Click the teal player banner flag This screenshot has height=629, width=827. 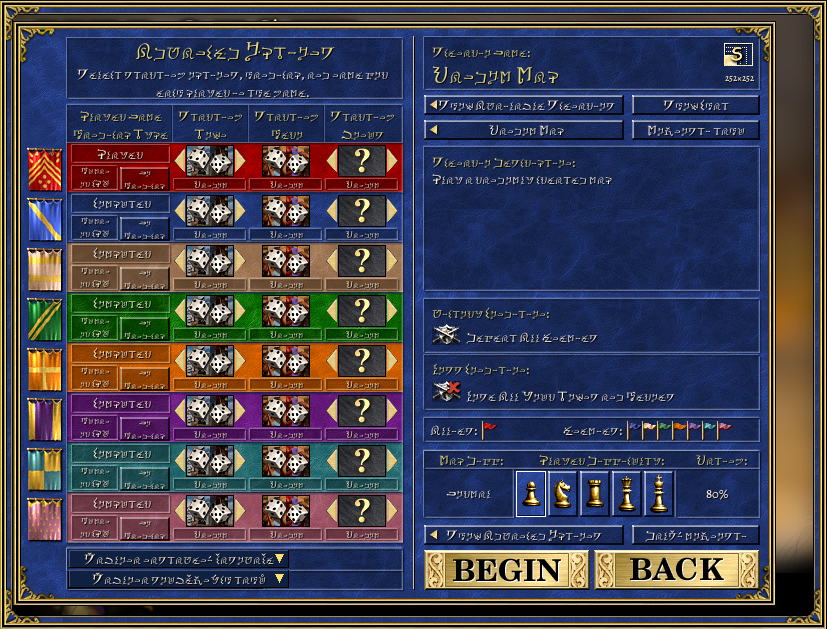(x=45, y=468)
